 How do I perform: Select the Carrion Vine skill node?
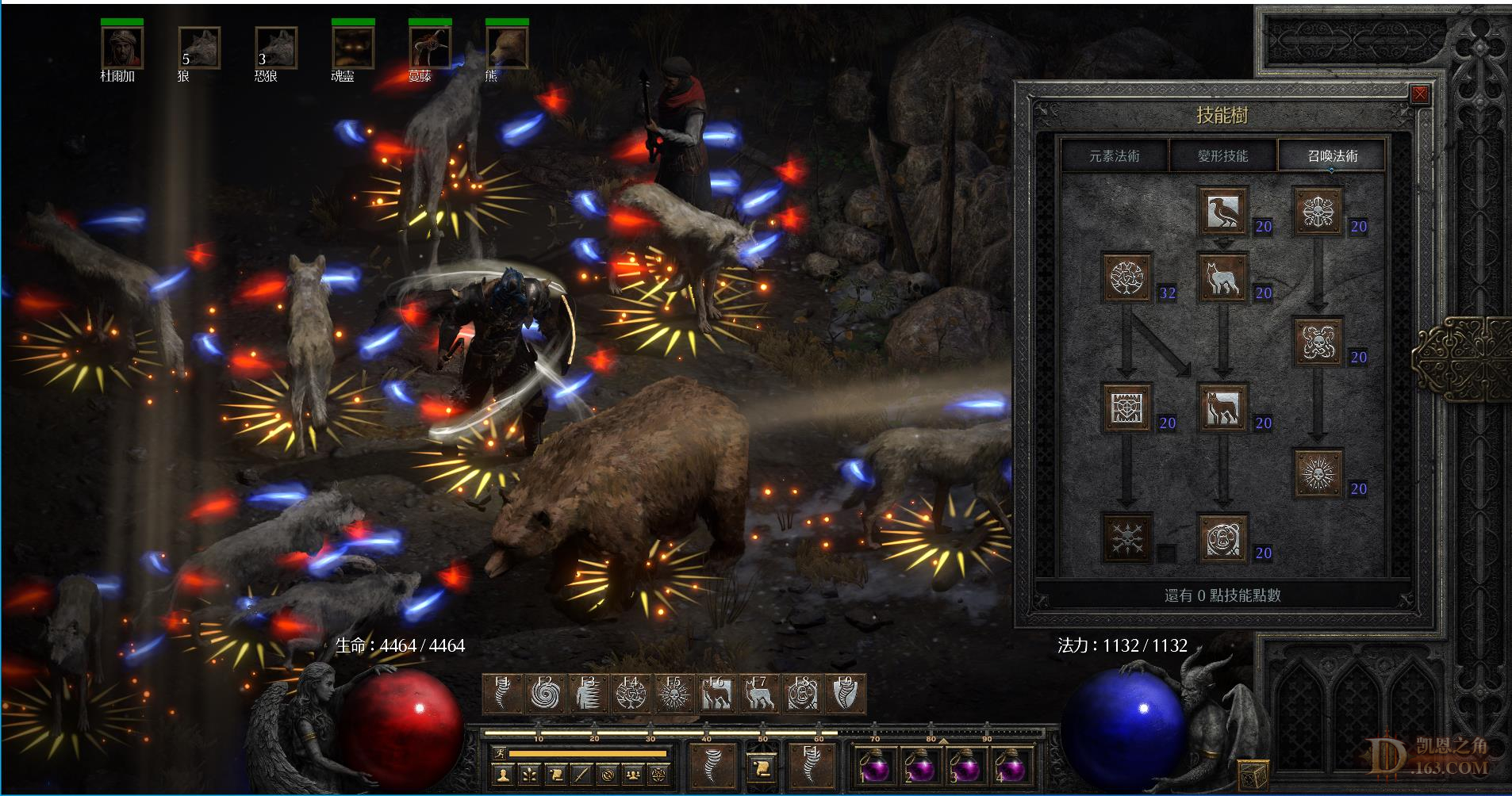point(1318,342)
